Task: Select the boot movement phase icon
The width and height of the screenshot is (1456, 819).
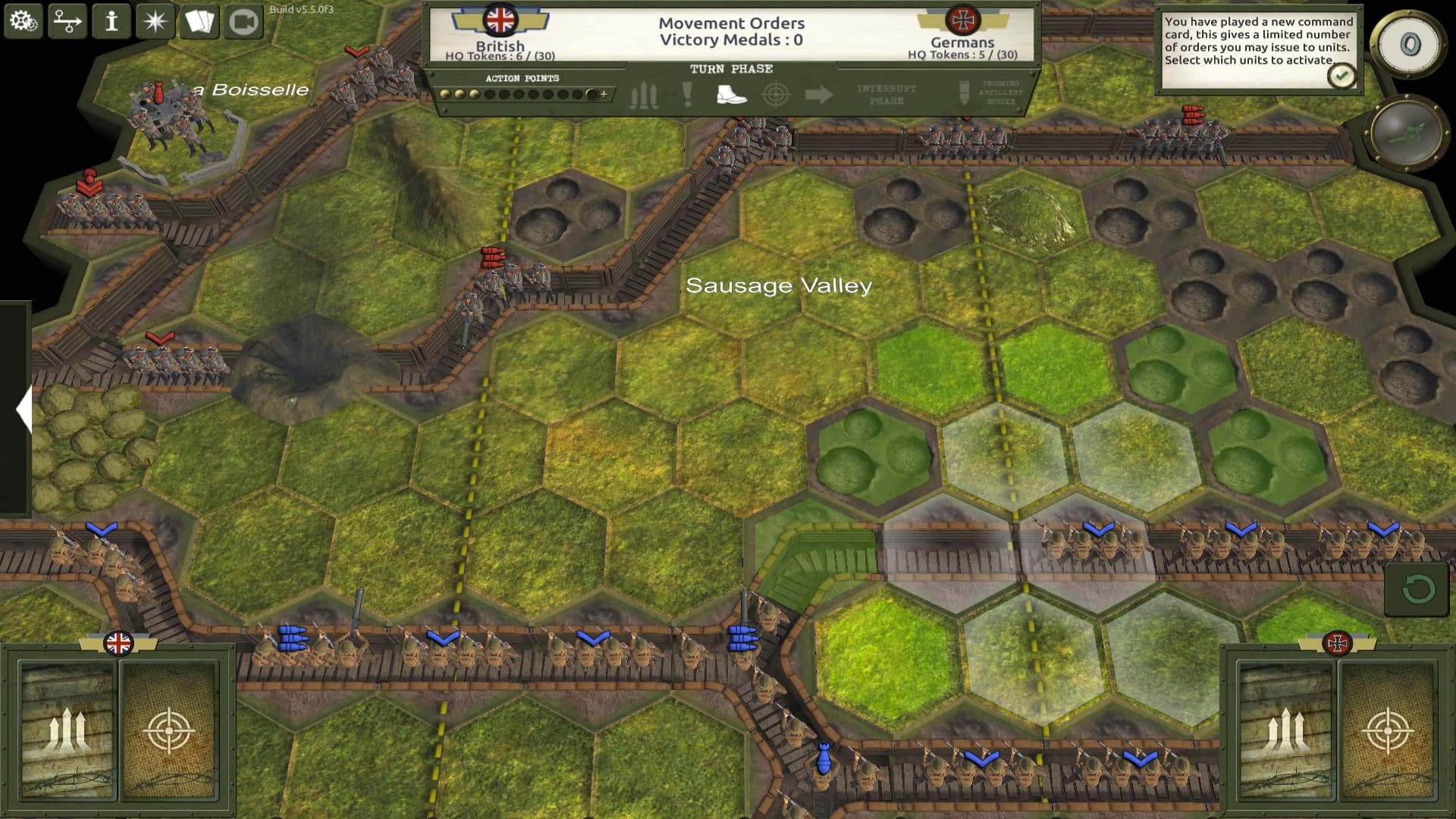Action: [x=731, y=94]
